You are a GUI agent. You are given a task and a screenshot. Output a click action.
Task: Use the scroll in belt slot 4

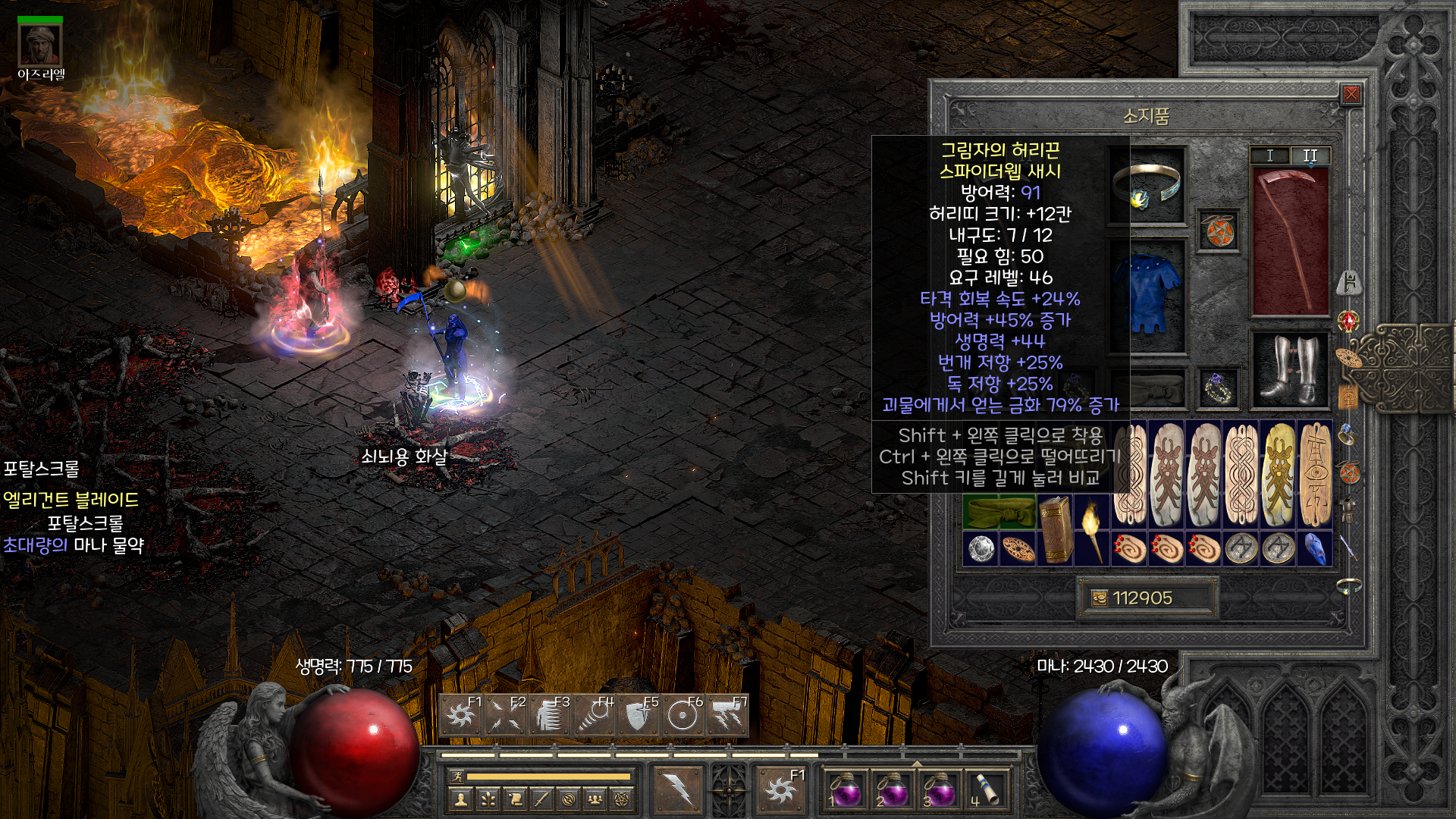coord(984,790)
